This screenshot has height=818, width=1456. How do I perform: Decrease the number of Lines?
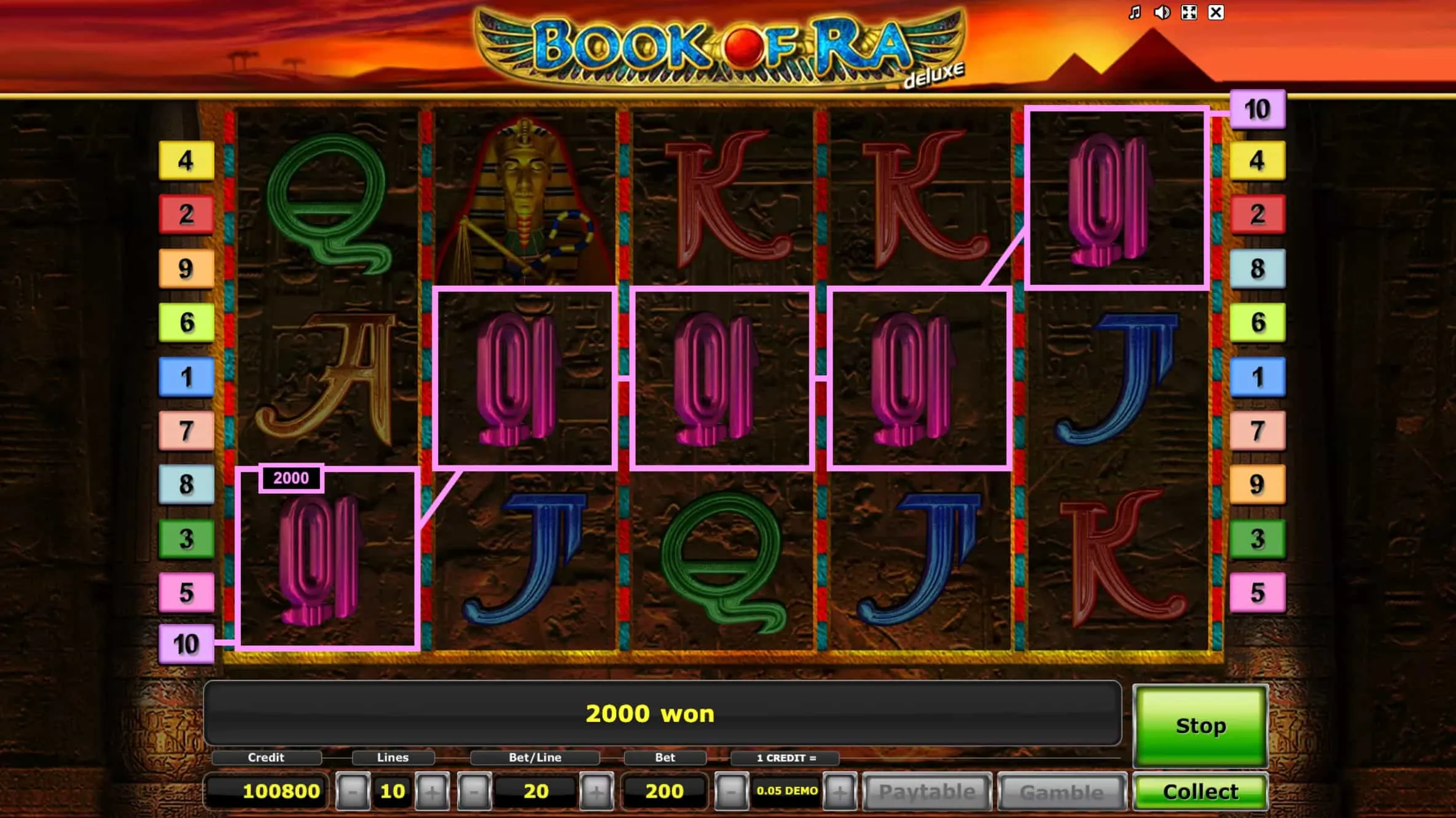click(x=353, y=792)
